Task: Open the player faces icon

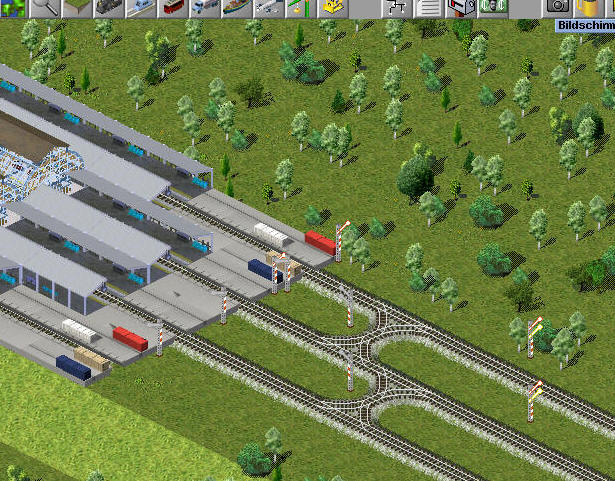Action: click(x=491, y=7)
